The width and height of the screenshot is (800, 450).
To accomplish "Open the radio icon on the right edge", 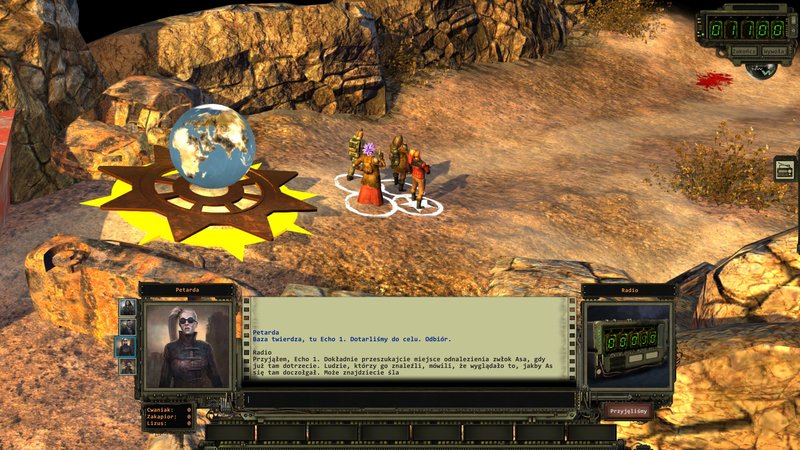I will (x=785, y=169).
